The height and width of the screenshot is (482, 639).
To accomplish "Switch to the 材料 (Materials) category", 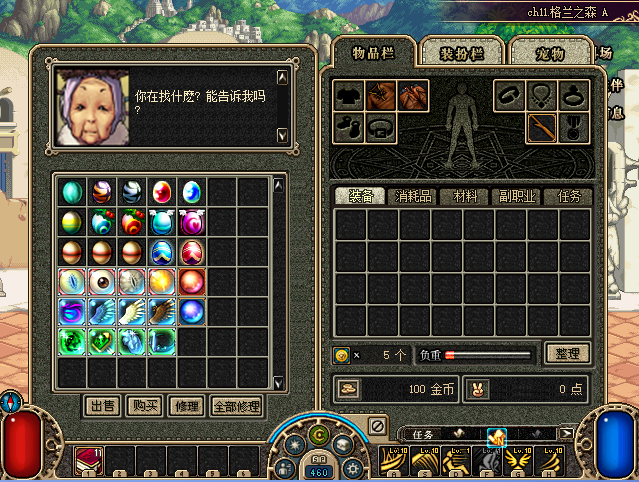I will [x=466, y=197].
